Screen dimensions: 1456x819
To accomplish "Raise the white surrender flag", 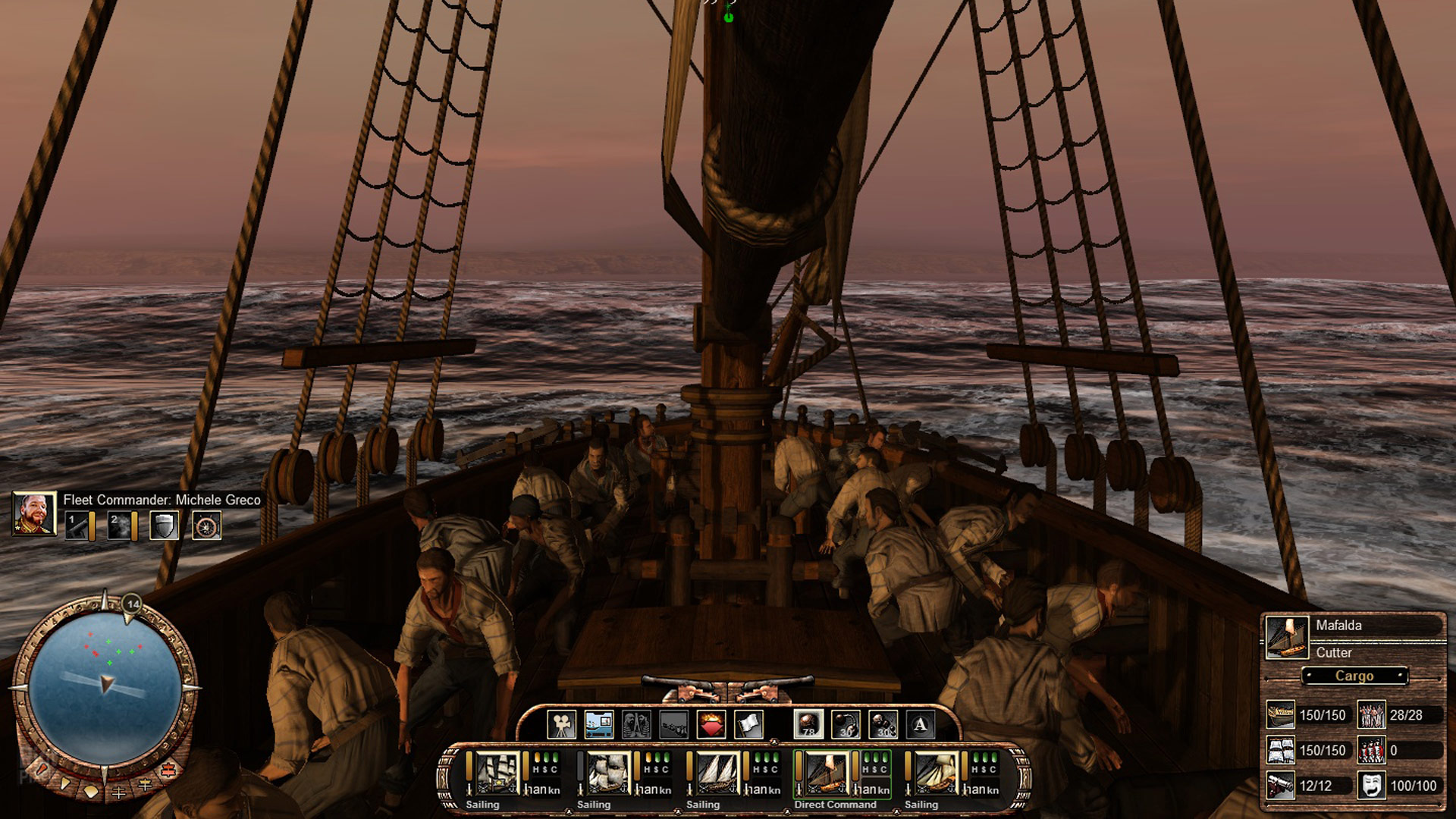I will click(x=748, y=725).
